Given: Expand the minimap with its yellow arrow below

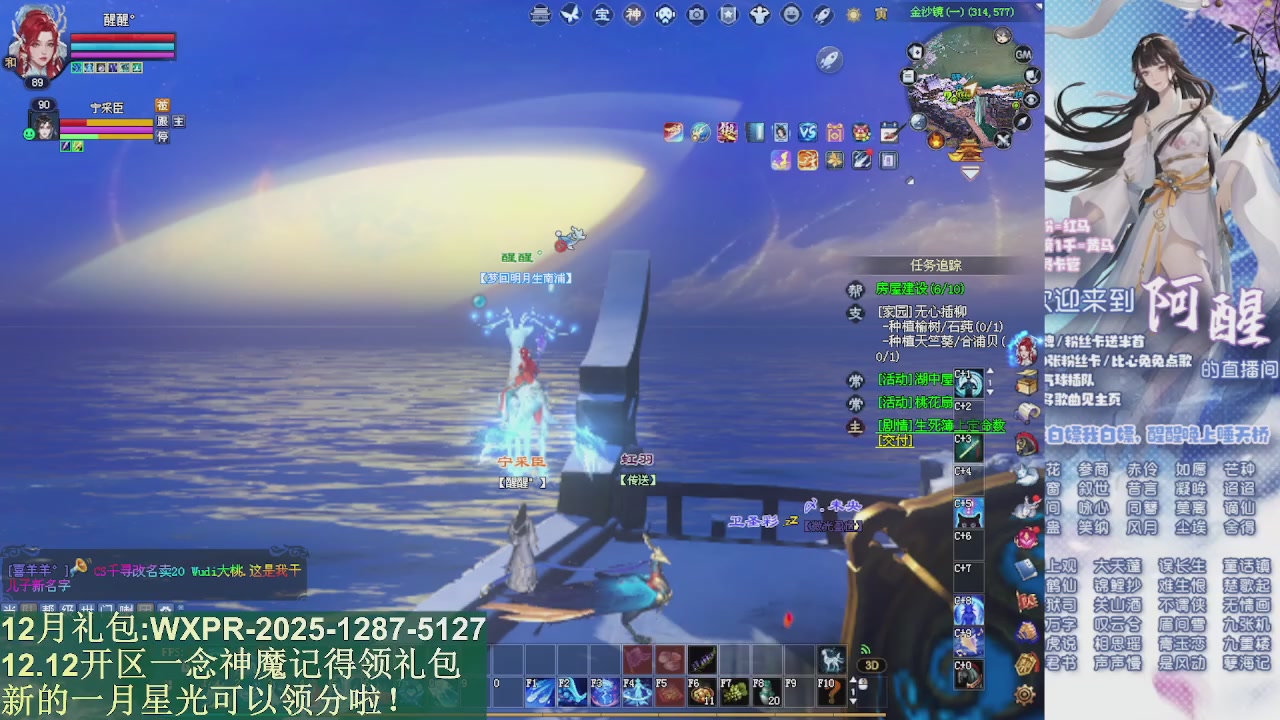Looking at the screenshot, I should click(x=968, y=172).
